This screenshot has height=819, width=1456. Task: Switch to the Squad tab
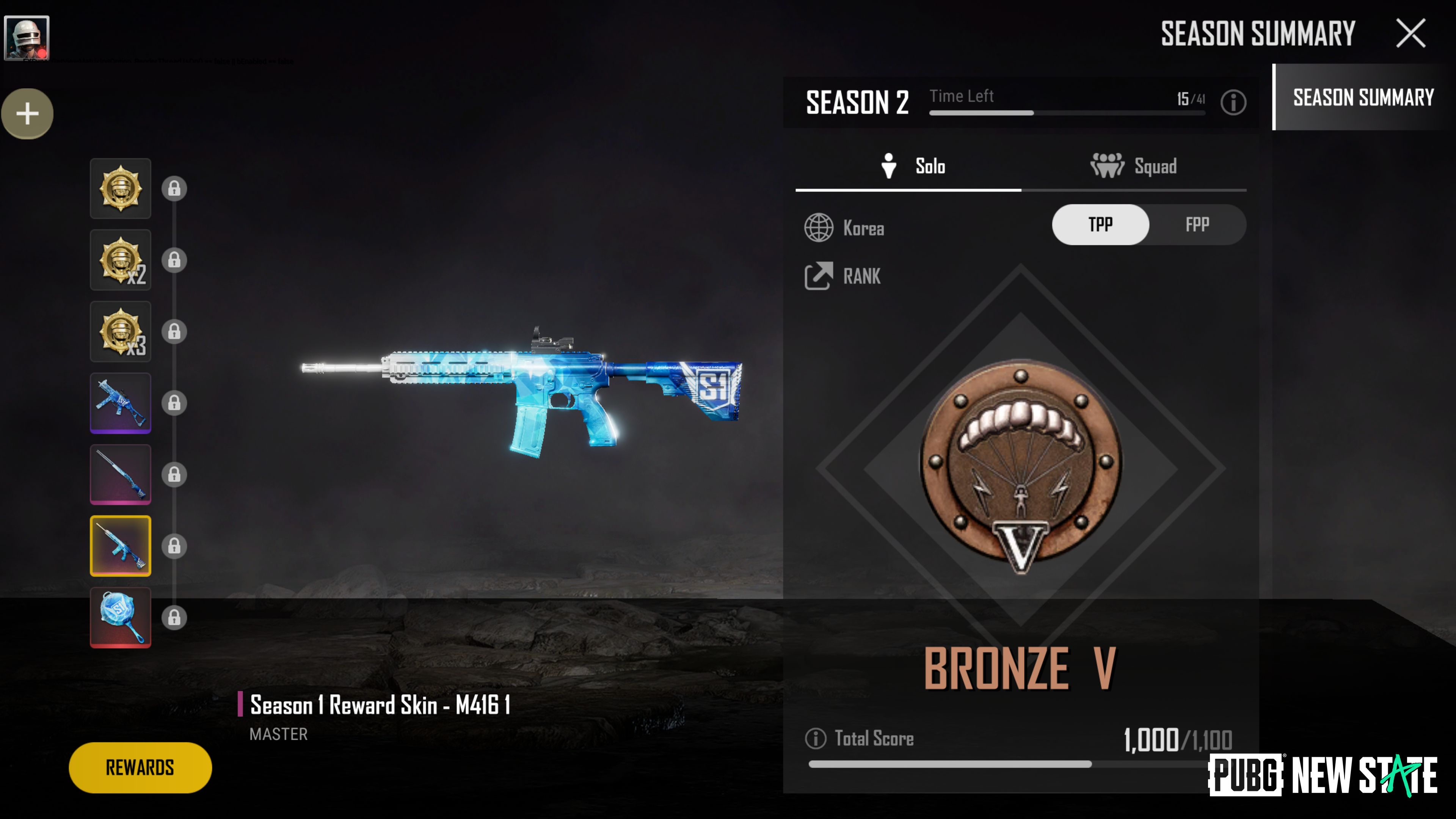[1134, 166]
